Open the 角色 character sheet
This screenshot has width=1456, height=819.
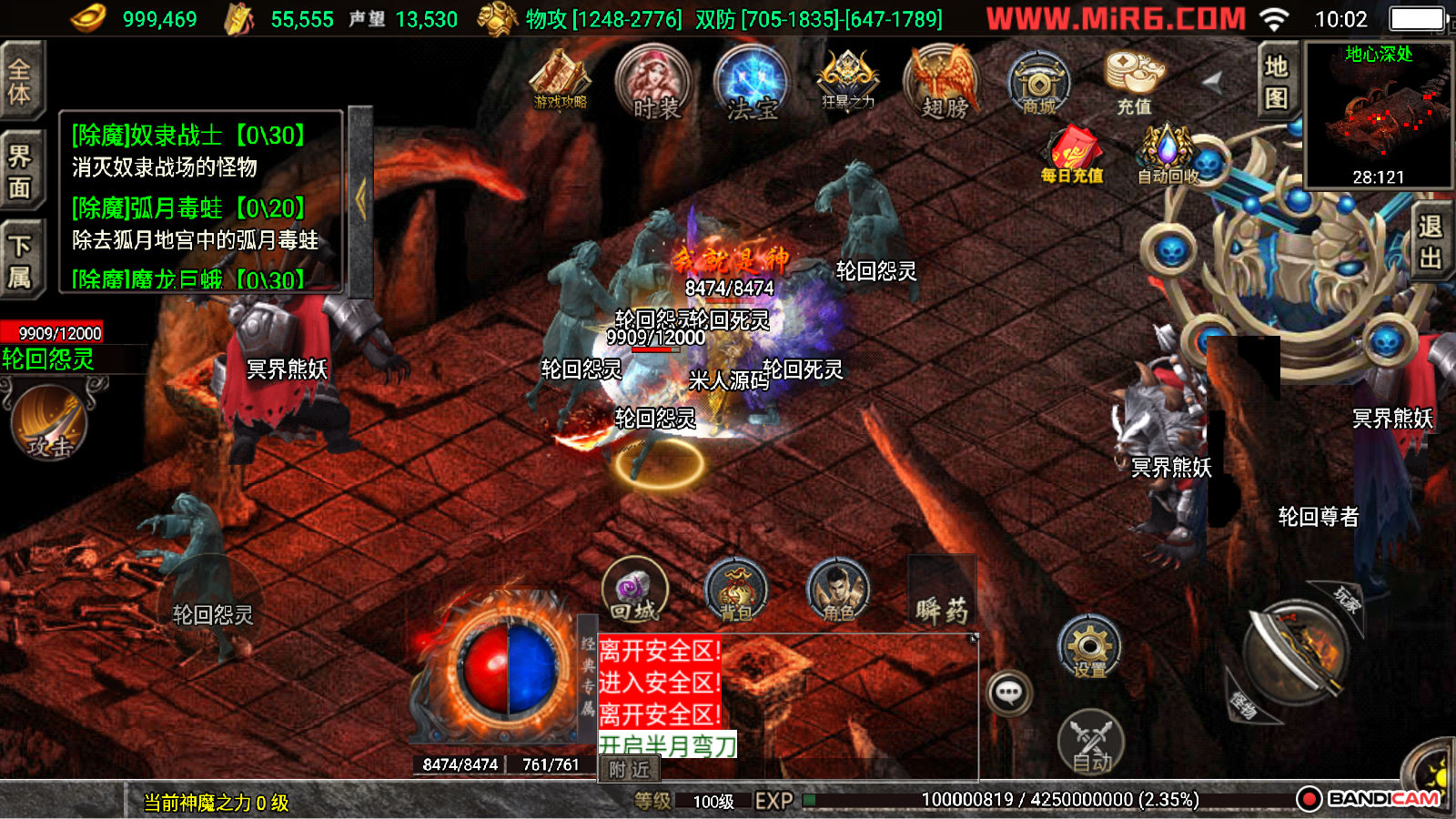pyautogui.click(x=838, y=590)
